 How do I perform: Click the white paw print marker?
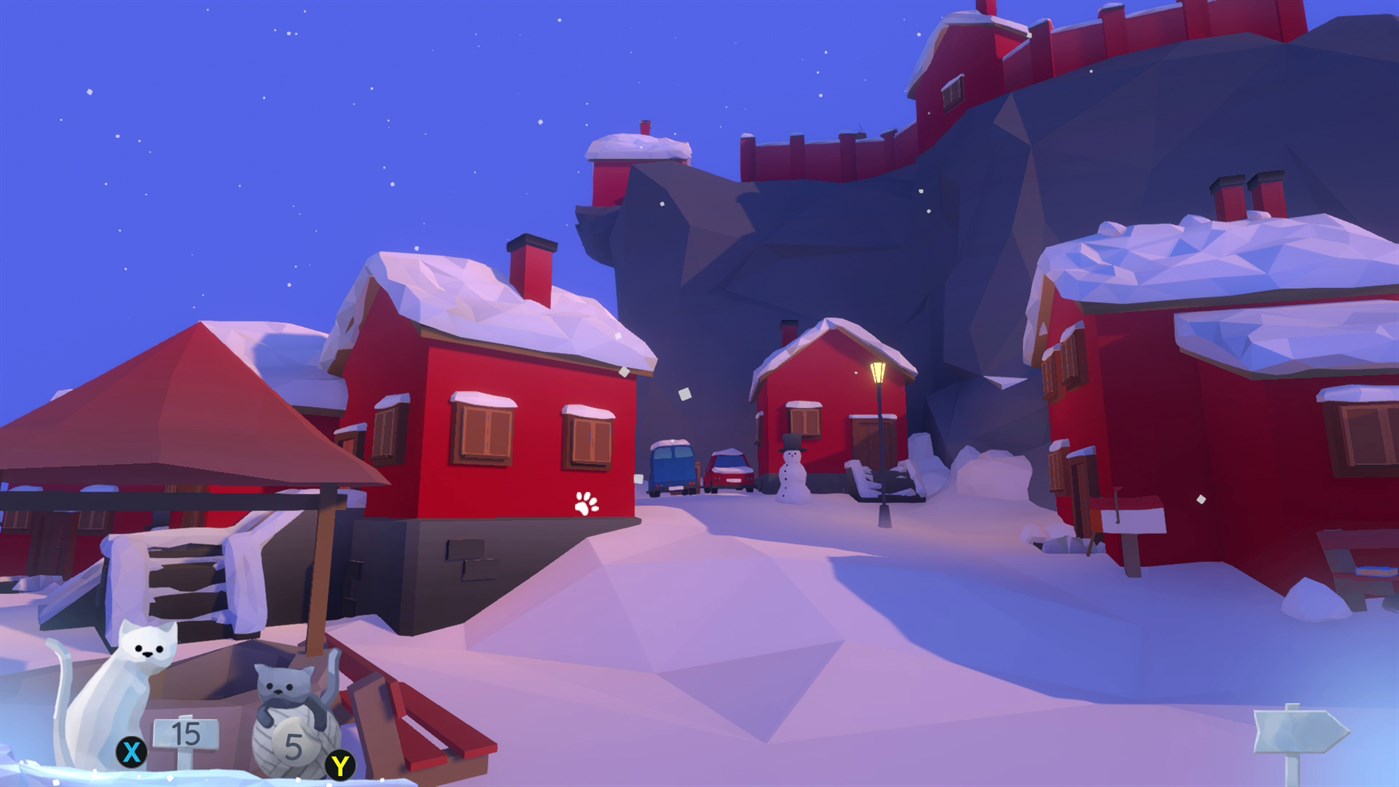tap(585, 501)
